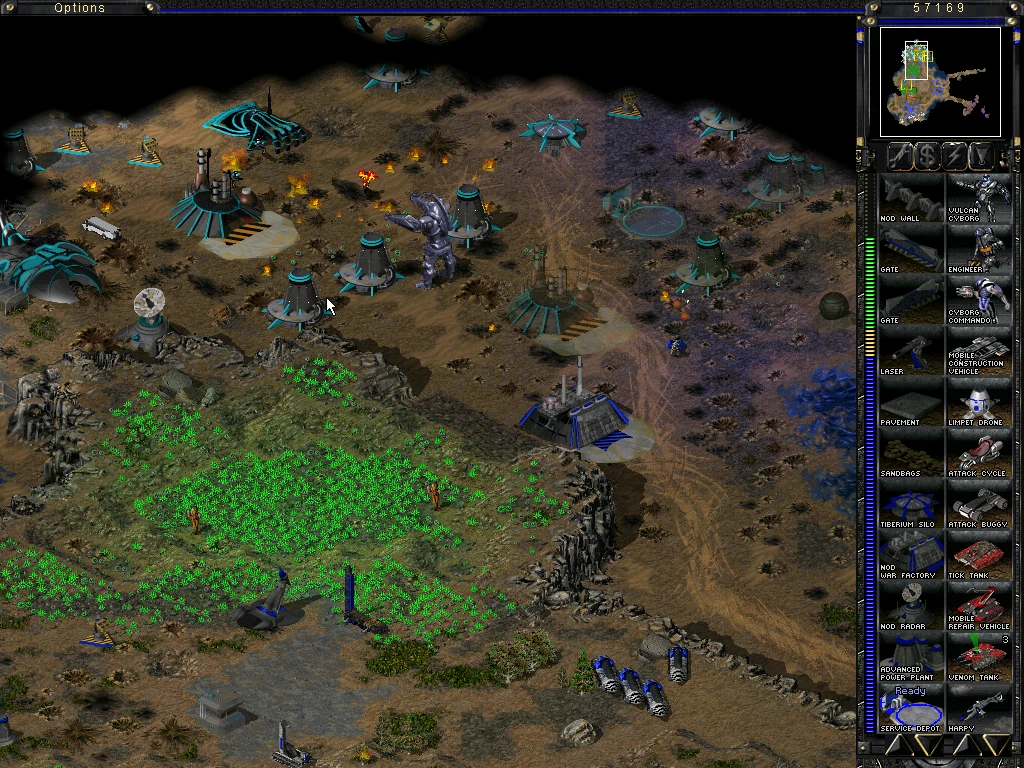Train an Engineer
The width and height of the screenshot is (1024, 768).
pos(979,249)
